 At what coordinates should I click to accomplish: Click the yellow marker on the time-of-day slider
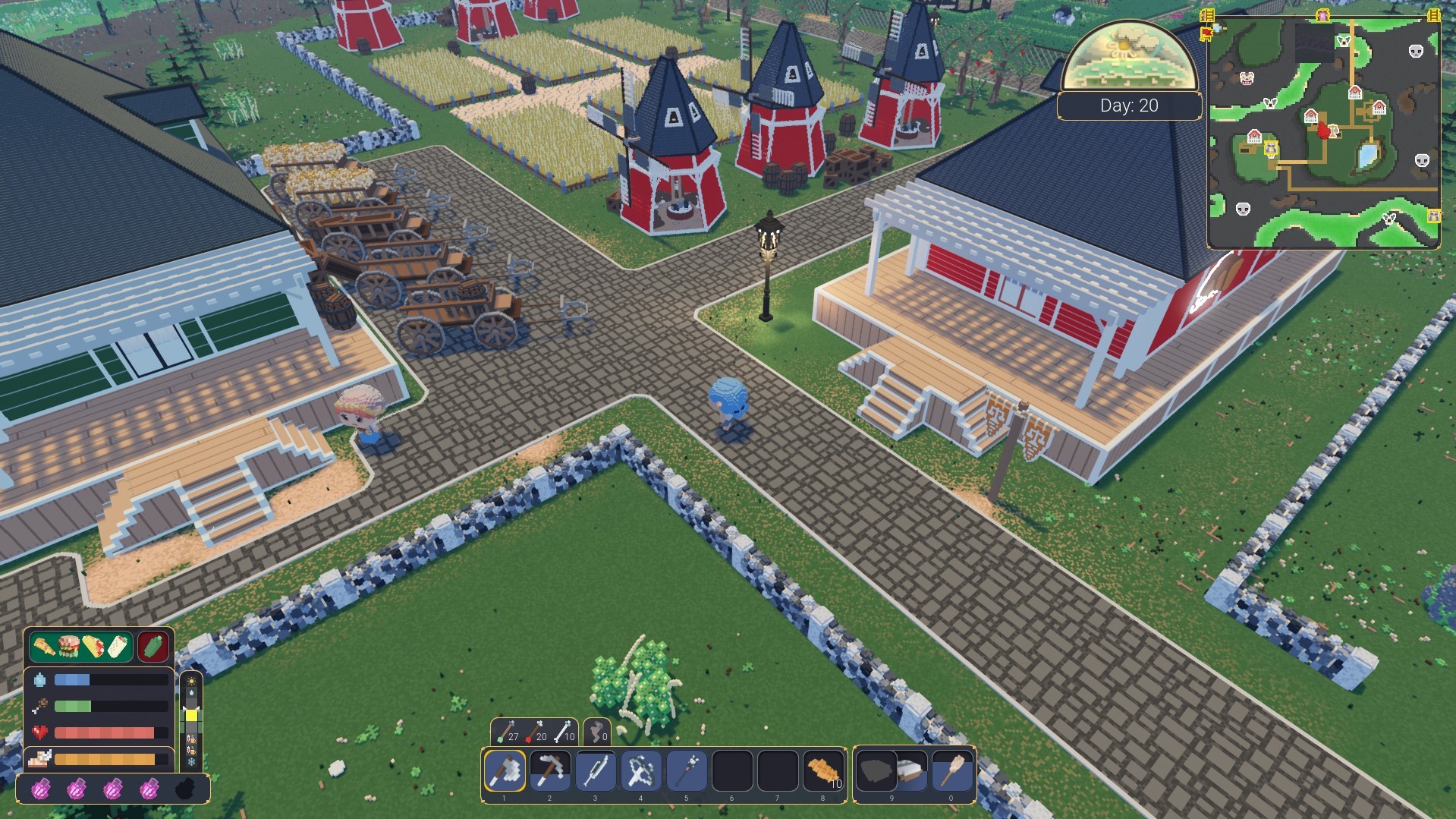click(191, 714)
